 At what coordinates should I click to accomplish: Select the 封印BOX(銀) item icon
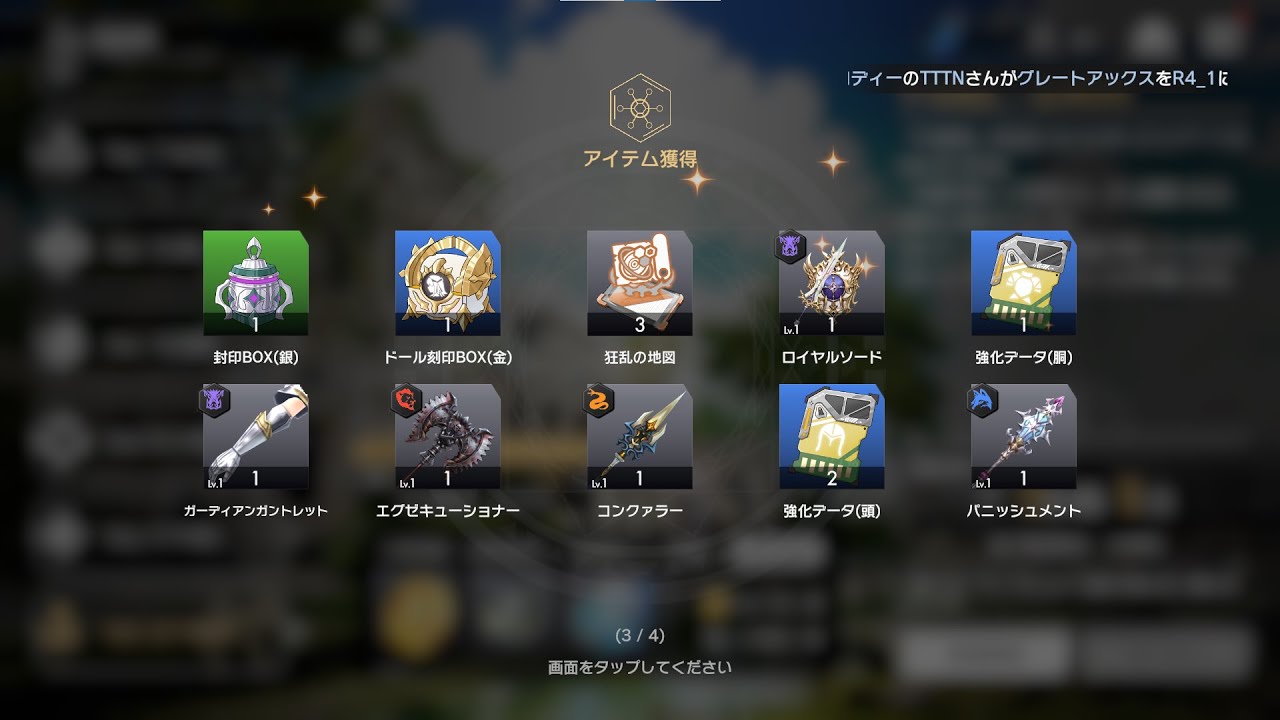point(256,282)
